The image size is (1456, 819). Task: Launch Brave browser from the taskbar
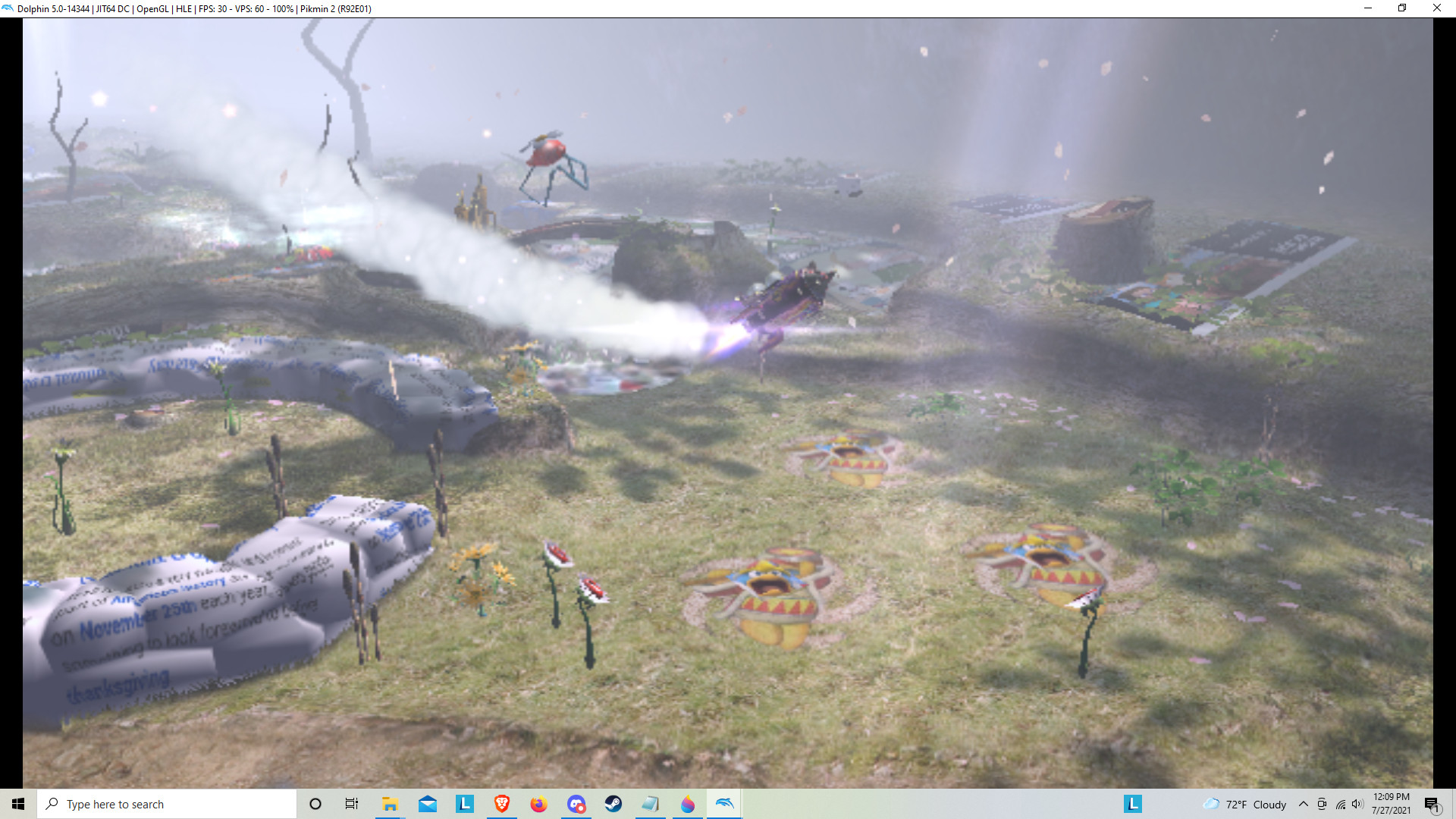(x=502, y=804)
